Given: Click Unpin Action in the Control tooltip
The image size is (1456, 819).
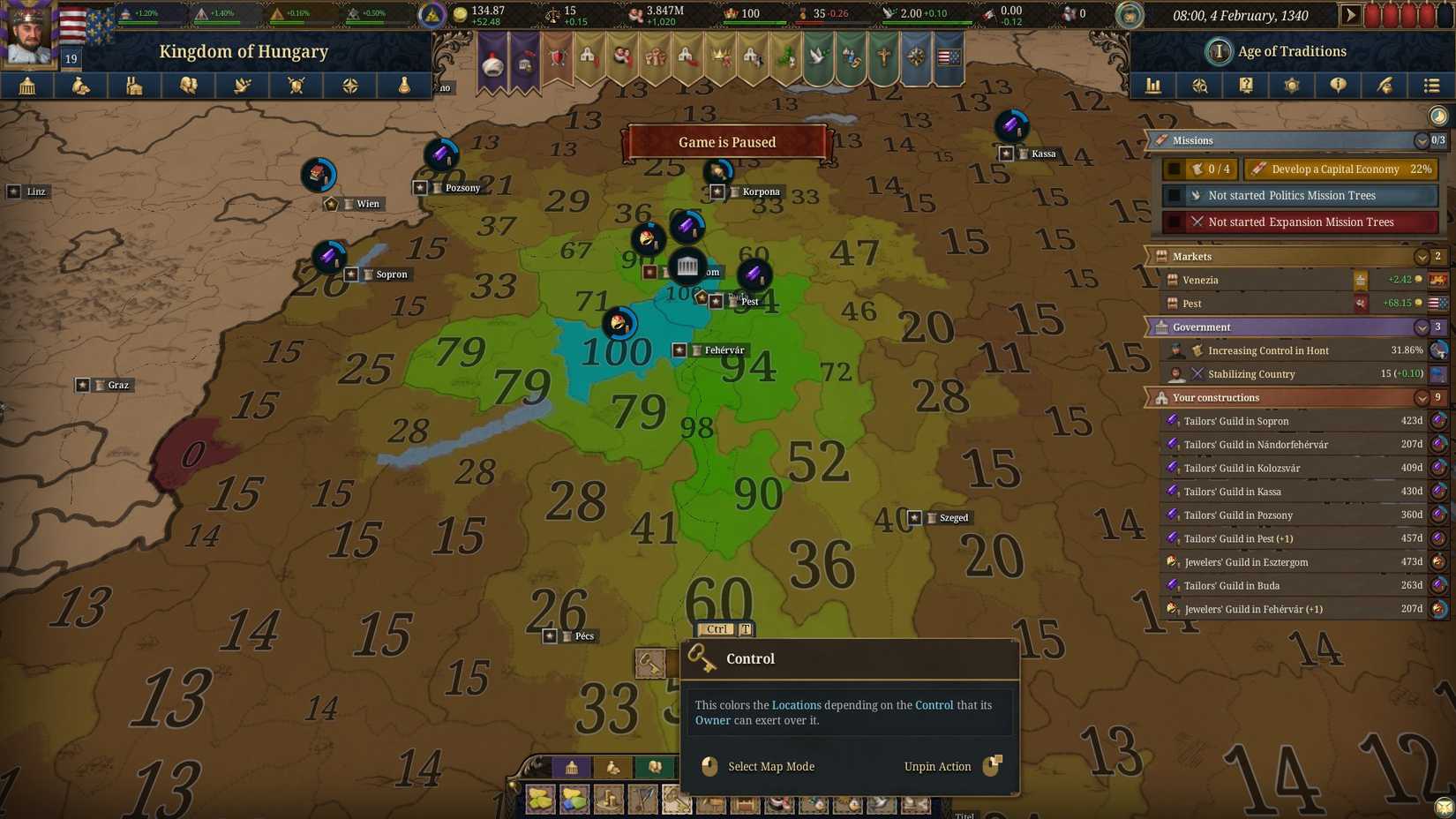Looking at the screenshot, I should (x=937, y=766).
